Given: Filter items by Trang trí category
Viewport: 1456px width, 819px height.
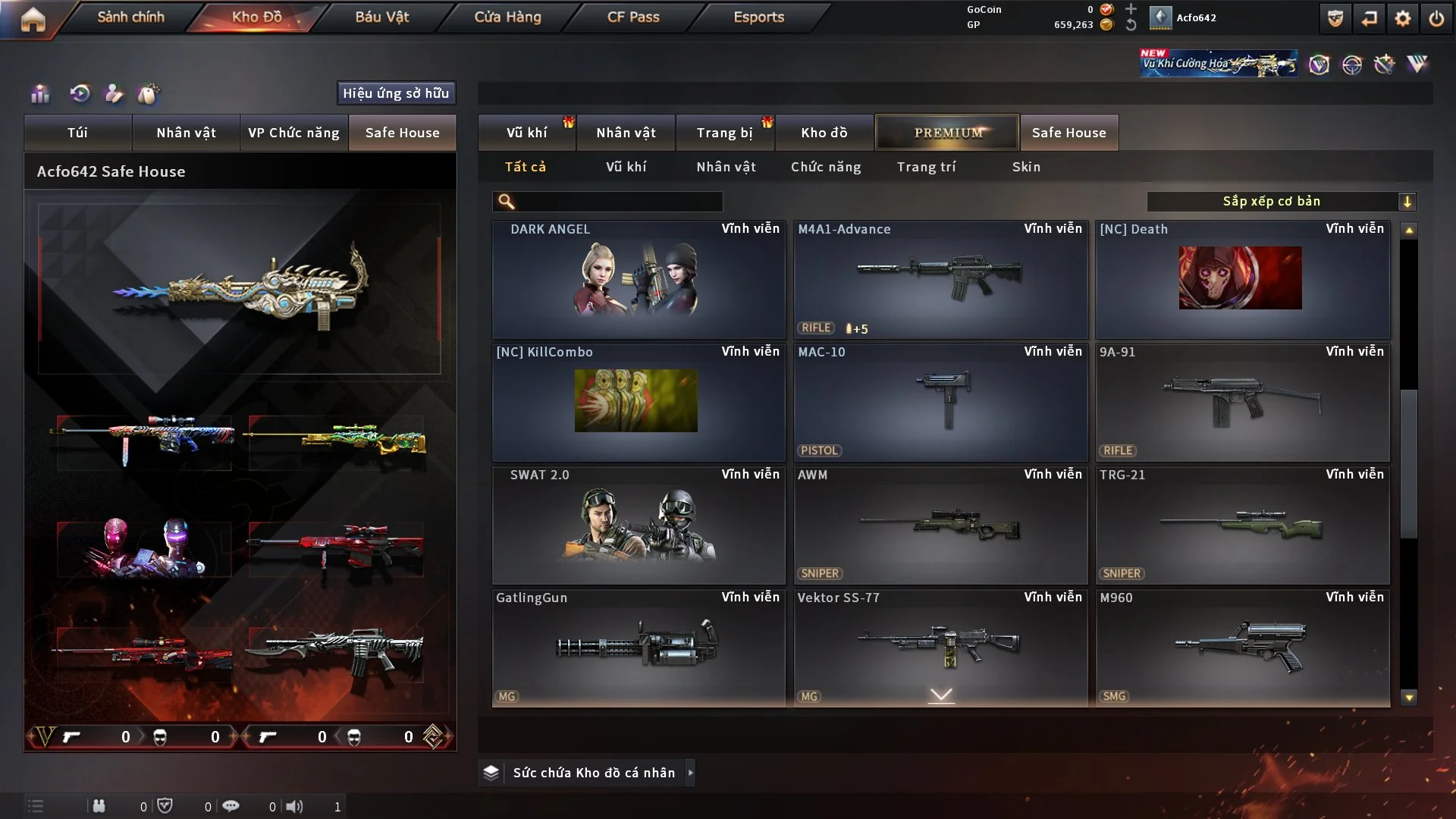Looking at the screenshot, I should click(x=926, y=167).
